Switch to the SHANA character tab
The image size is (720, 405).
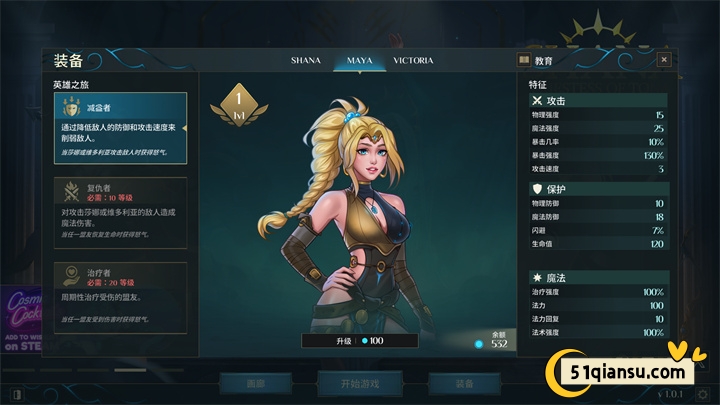(x=305, y=60)
